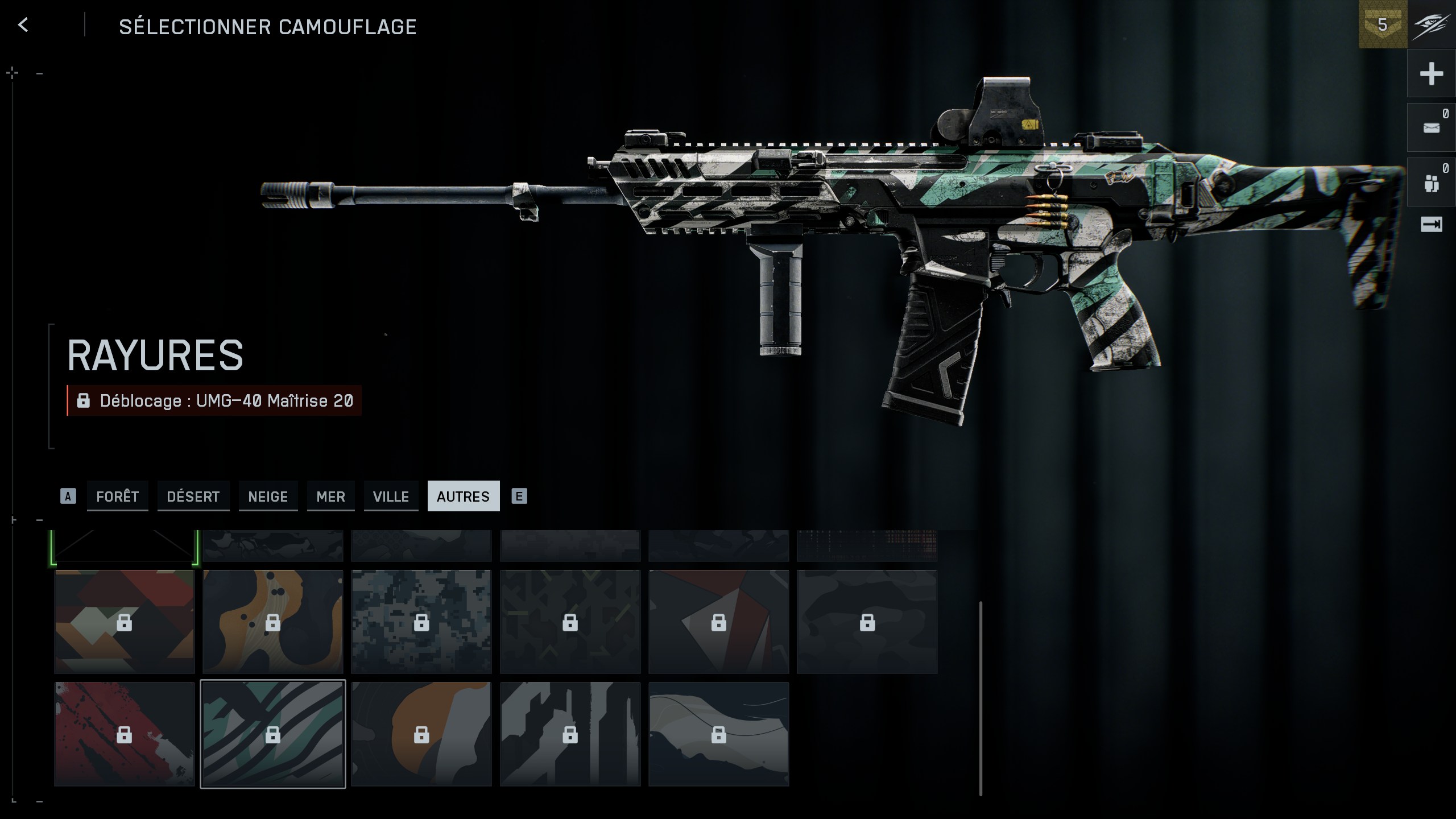Screen dimensions: 1456x819
Task: Click the lock icon on the red camouflage
Action: click(x=124, y=734)
